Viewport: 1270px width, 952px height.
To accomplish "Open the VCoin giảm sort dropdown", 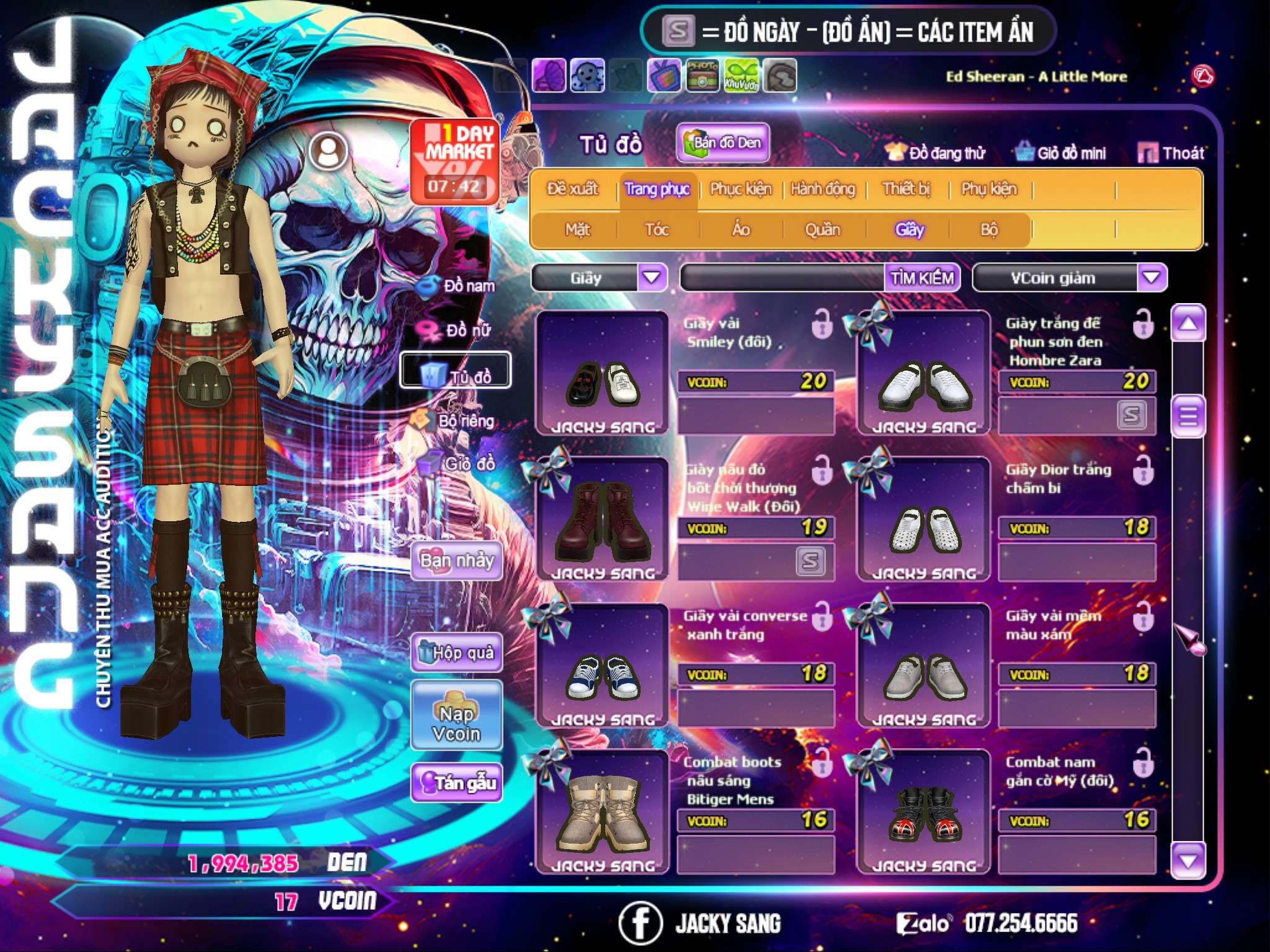I will click(x=1151, y=278).
